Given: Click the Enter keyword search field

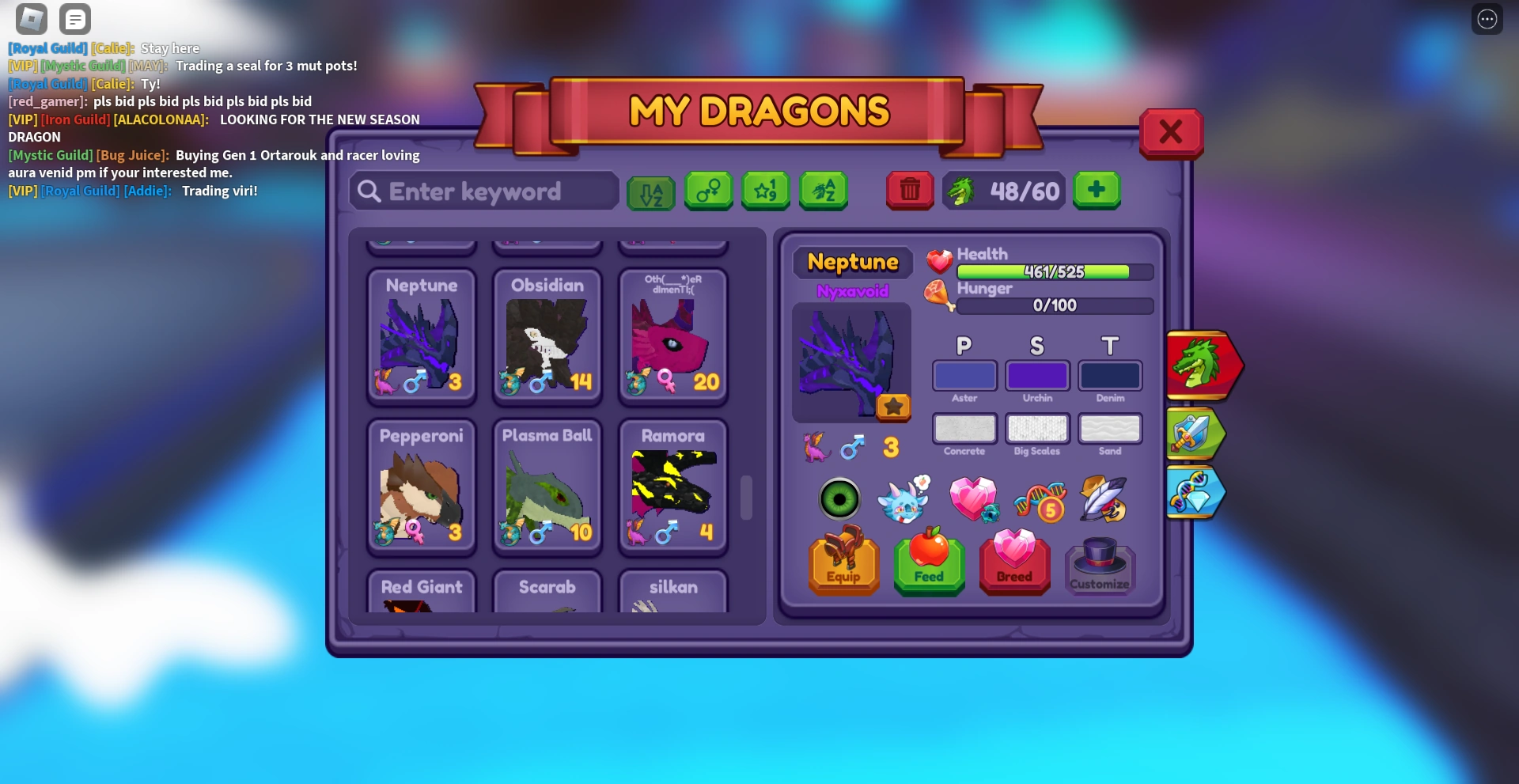Looking at the screenshot, I should tap(483, 191).
